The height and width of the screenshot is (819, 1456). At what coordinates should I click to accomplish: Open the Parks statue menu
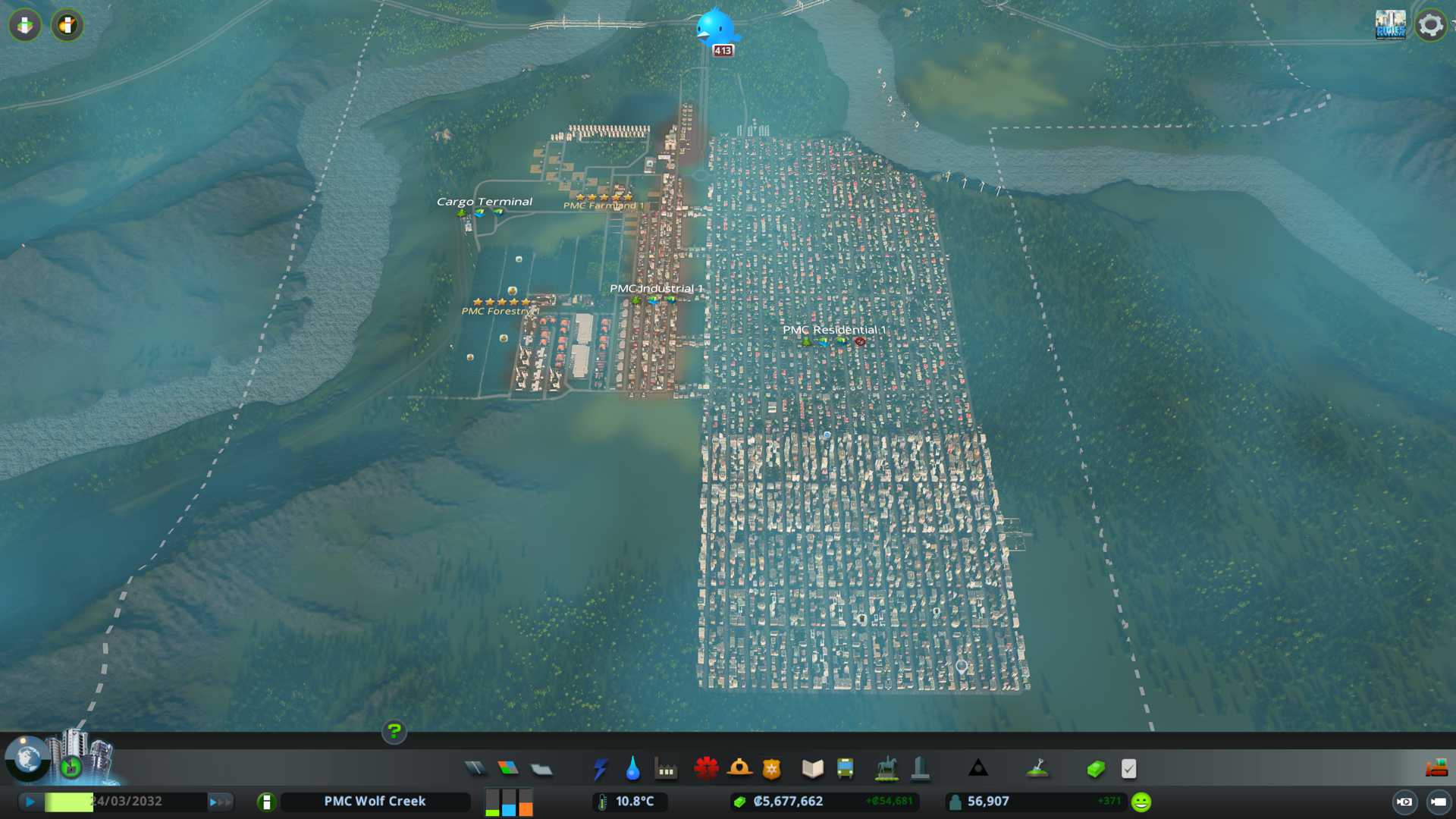tap(886, 769)
